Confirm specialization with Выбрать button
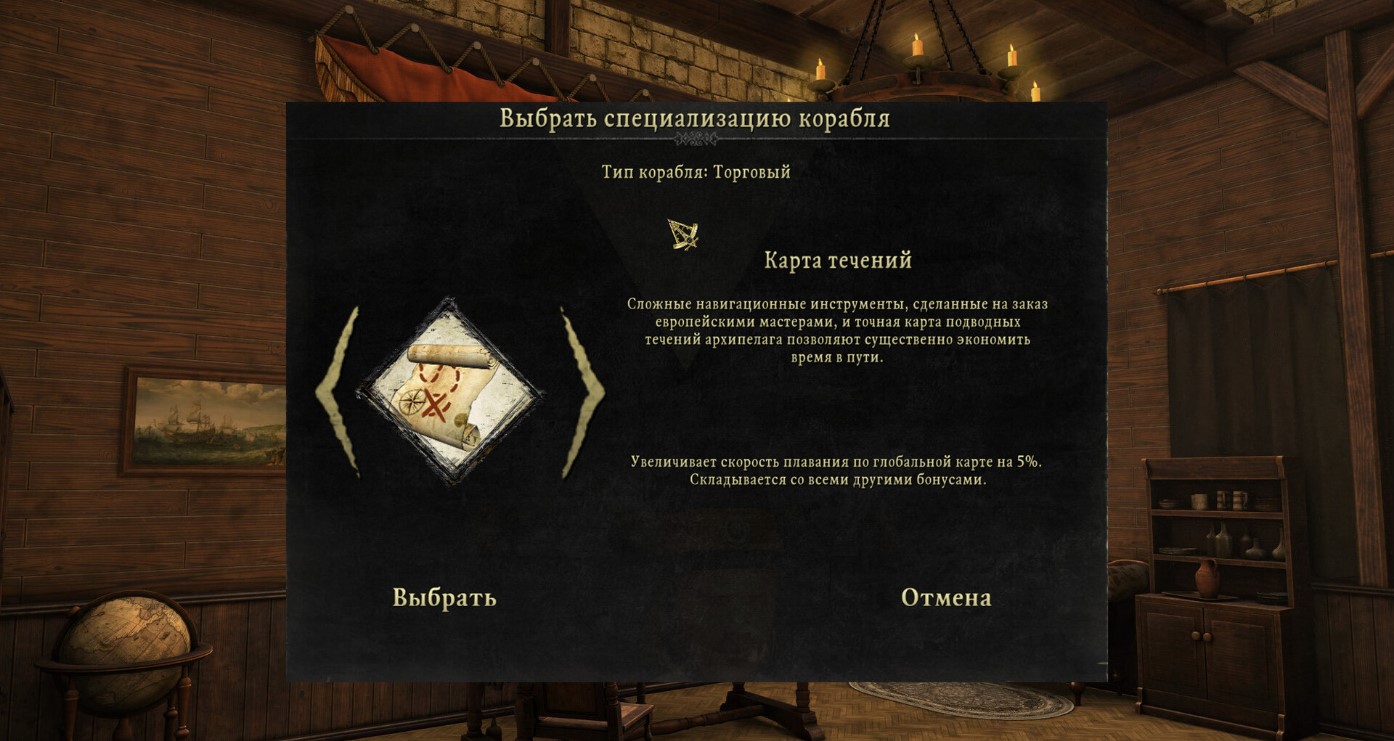1394x741 pixels. (444, 598)
